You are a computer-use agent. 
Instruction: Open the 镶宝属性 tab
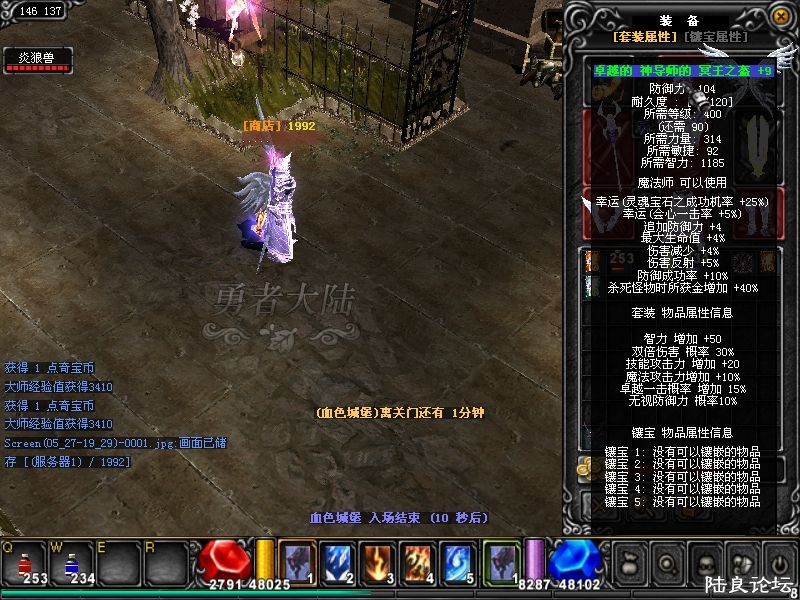[x=715, y=36]
